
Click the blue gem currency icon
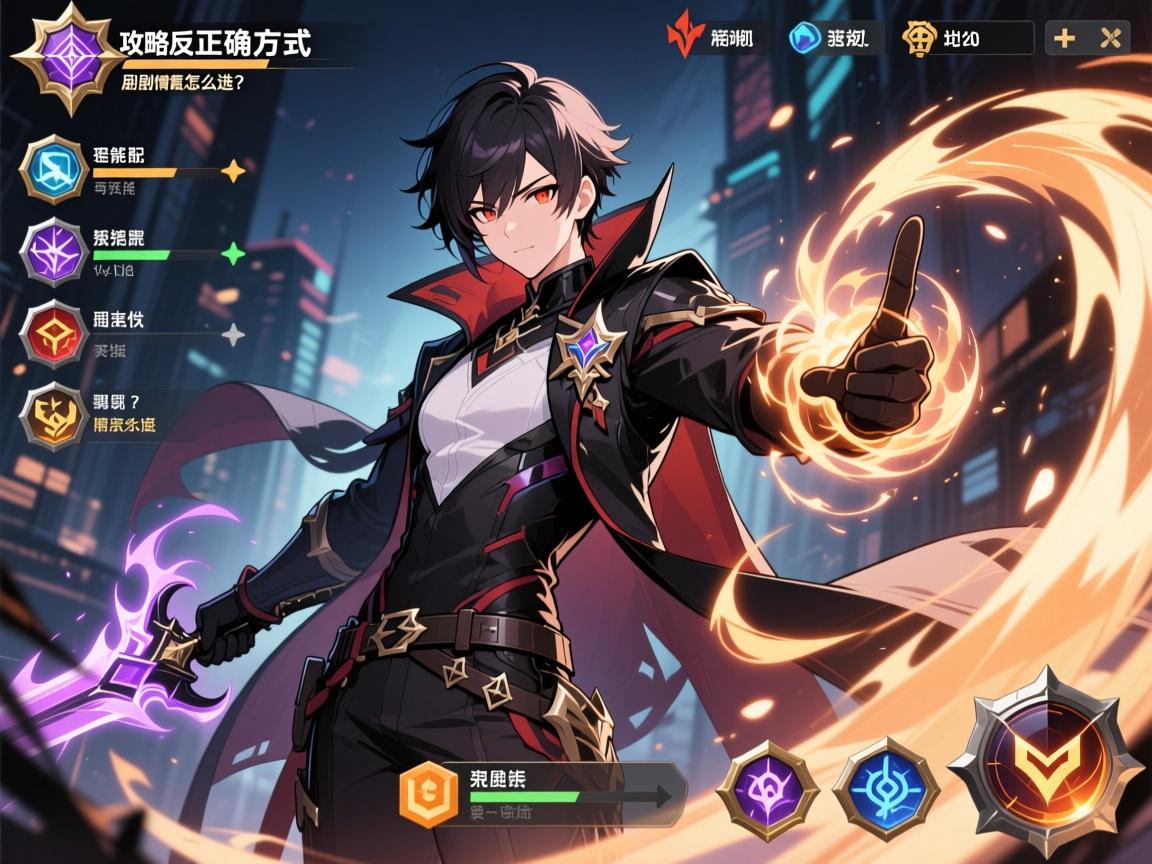(x=801, y=39)
